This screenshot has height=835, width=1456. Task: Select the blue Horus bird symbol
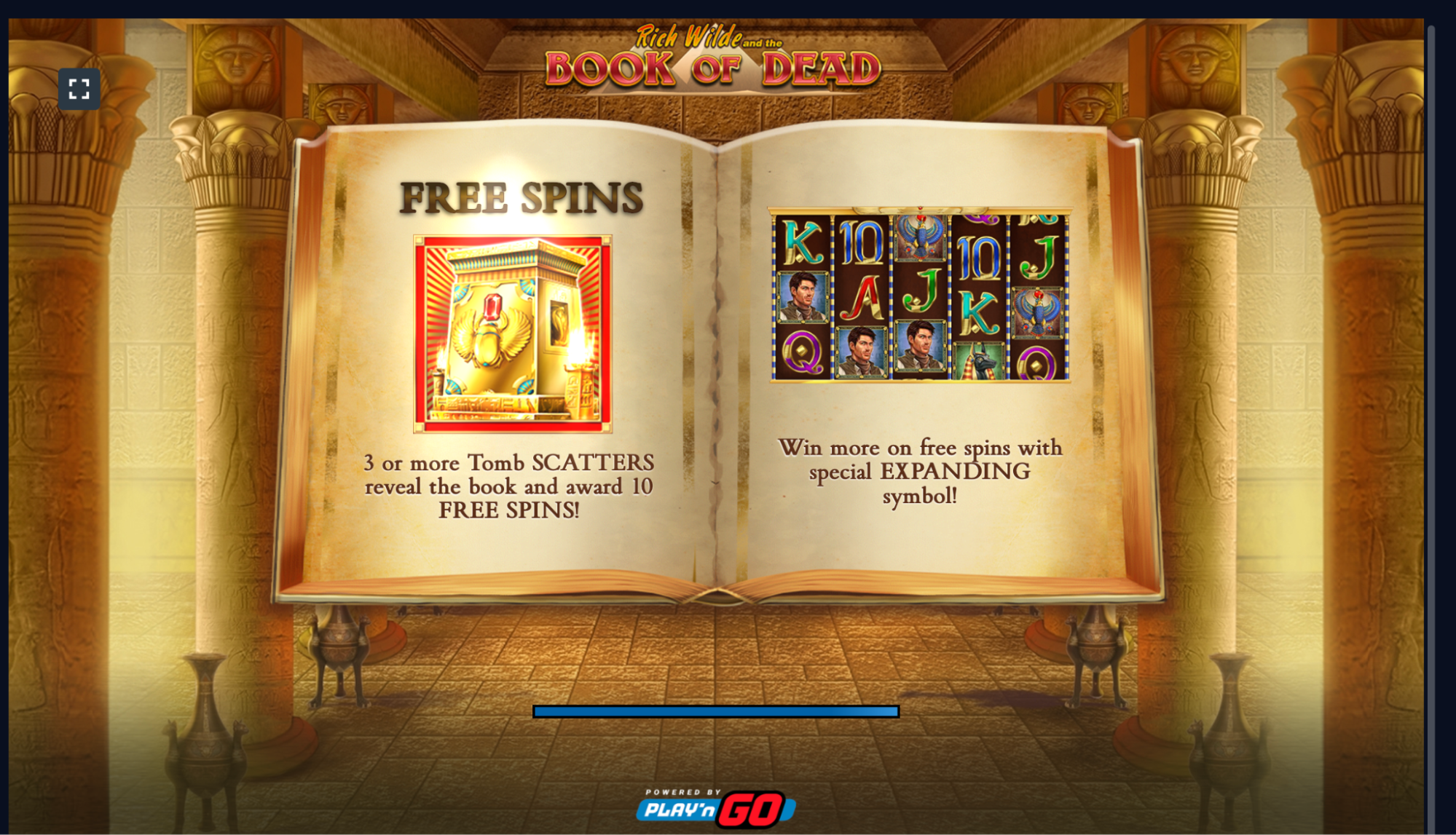[x=921, y=236]
